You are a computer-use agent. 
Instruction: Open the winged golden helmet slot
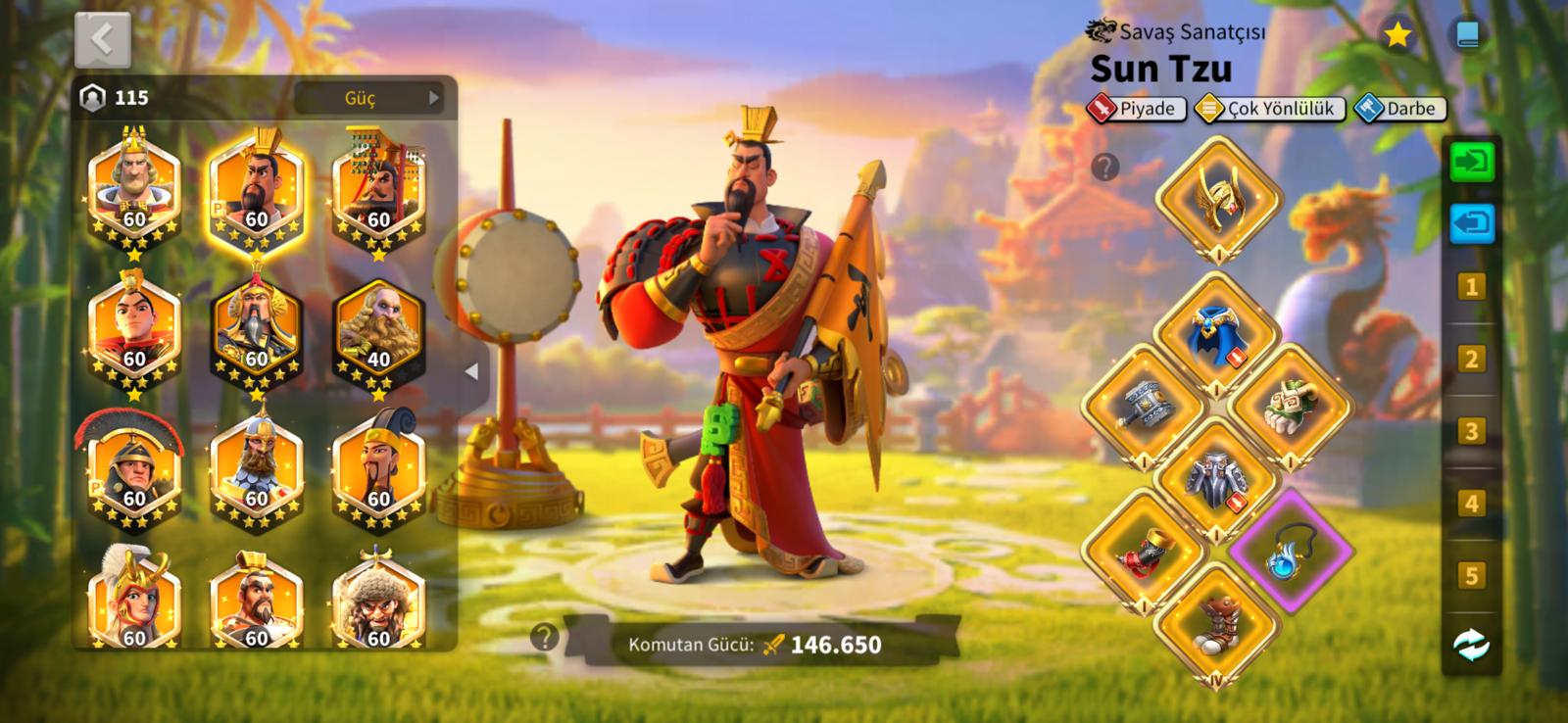click(1218, 197)
